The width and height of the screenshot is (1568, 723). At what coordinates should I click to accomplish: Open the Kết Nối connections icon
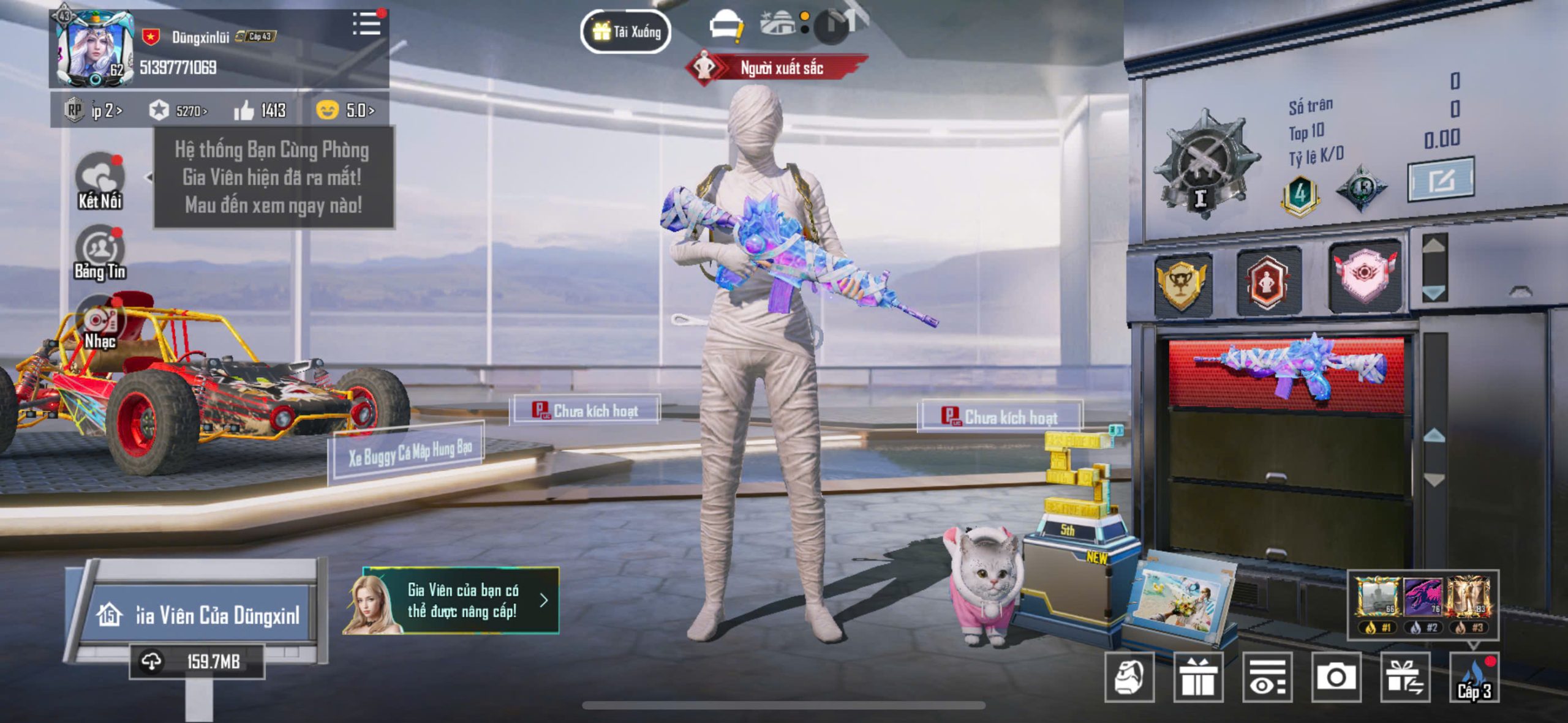click(100, 180)
